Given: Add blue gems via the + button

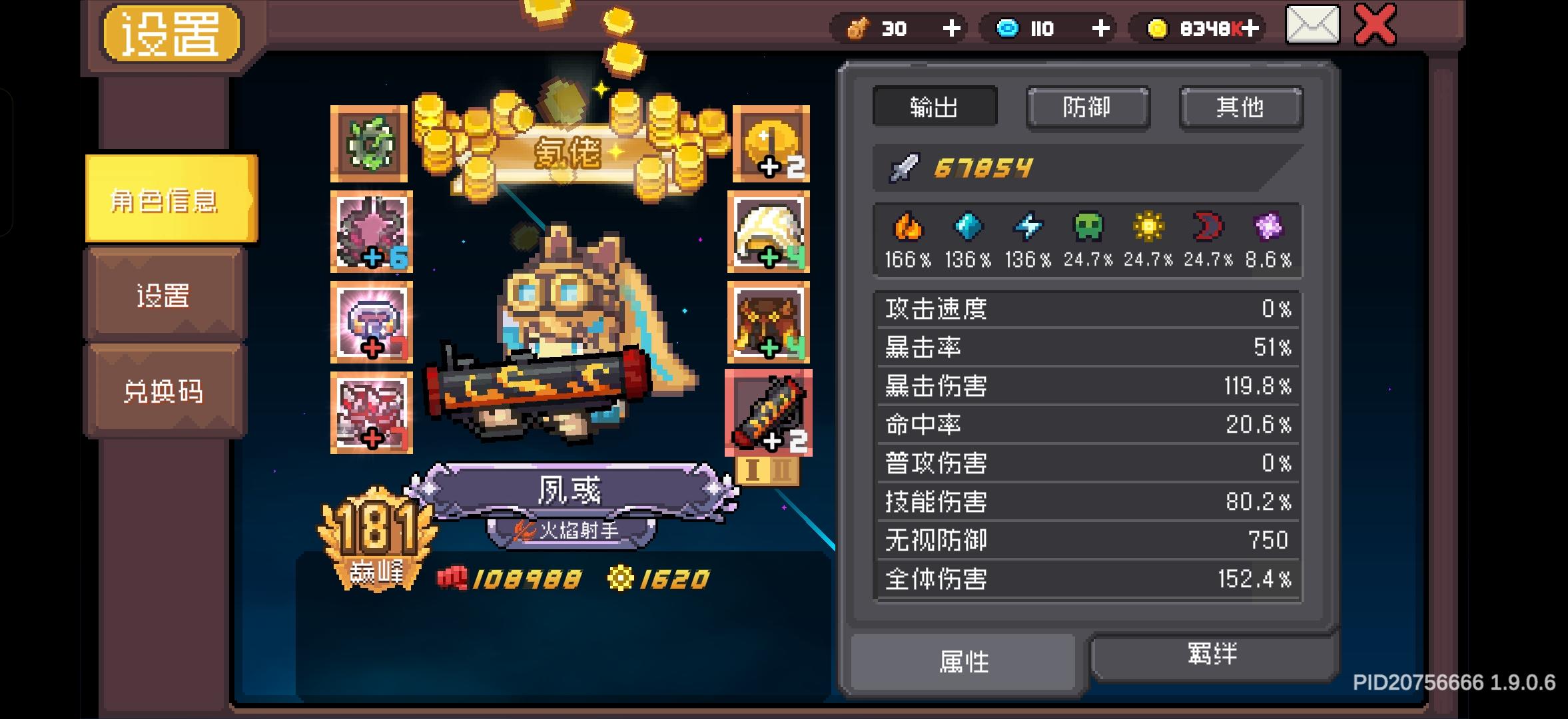Looking at the screenshot, I should pyautogui.click(x=1102, y=28).
